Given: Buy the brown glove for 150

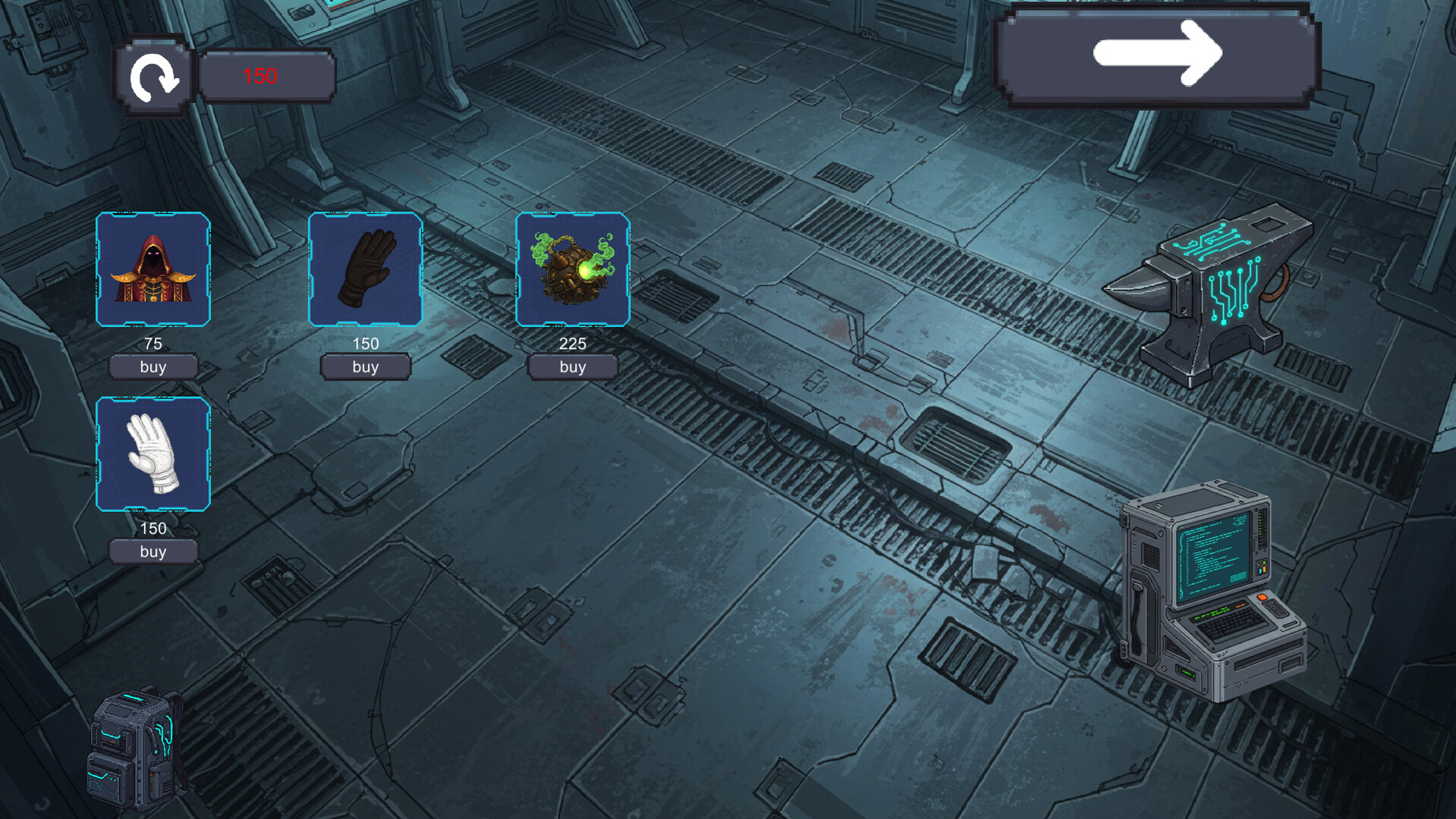Looking at the screenshot, I should click(x=365, y=367).
